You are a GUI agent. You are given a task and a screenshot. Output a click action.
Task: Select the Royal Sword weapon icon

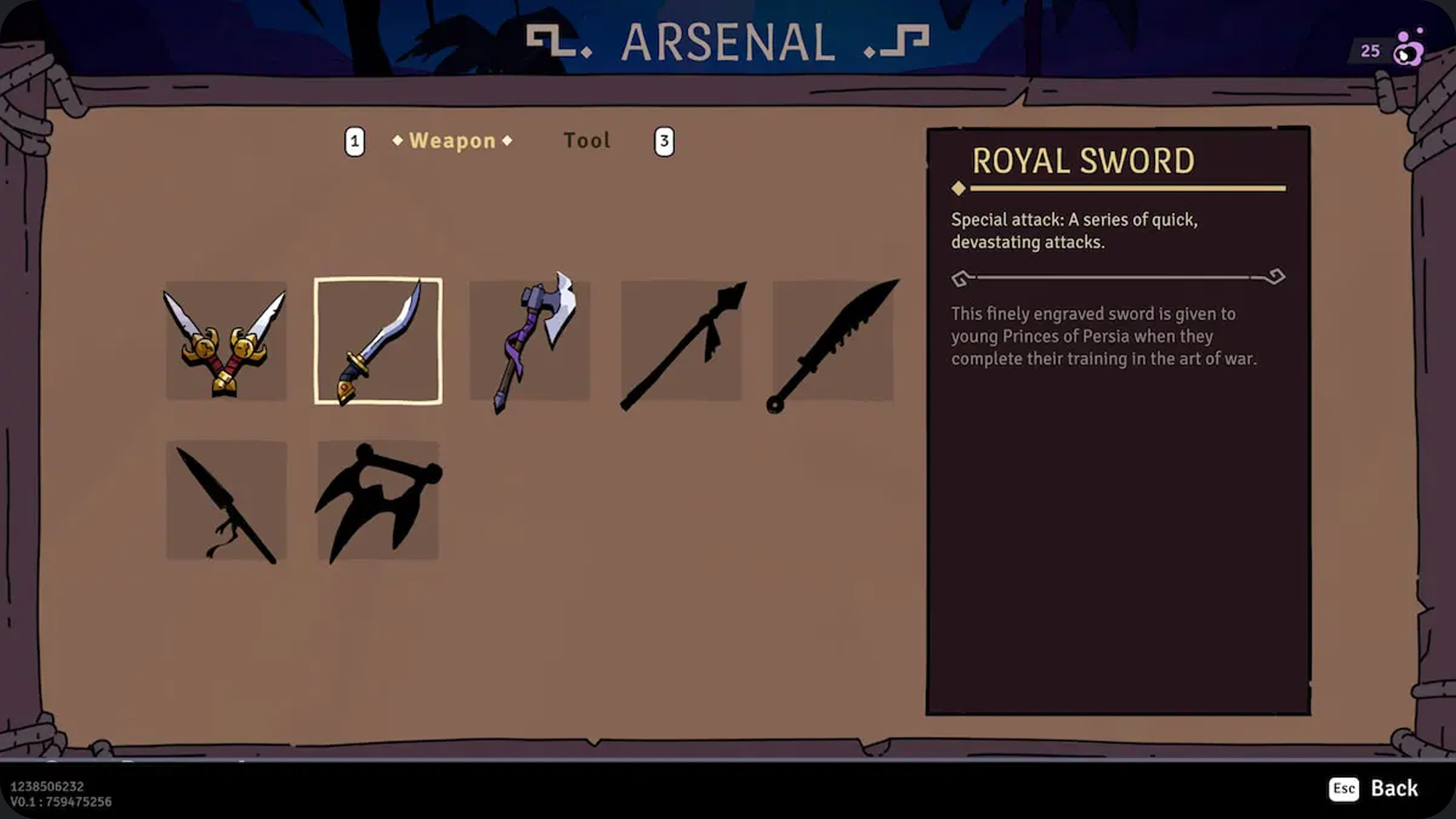click(377, 341)
